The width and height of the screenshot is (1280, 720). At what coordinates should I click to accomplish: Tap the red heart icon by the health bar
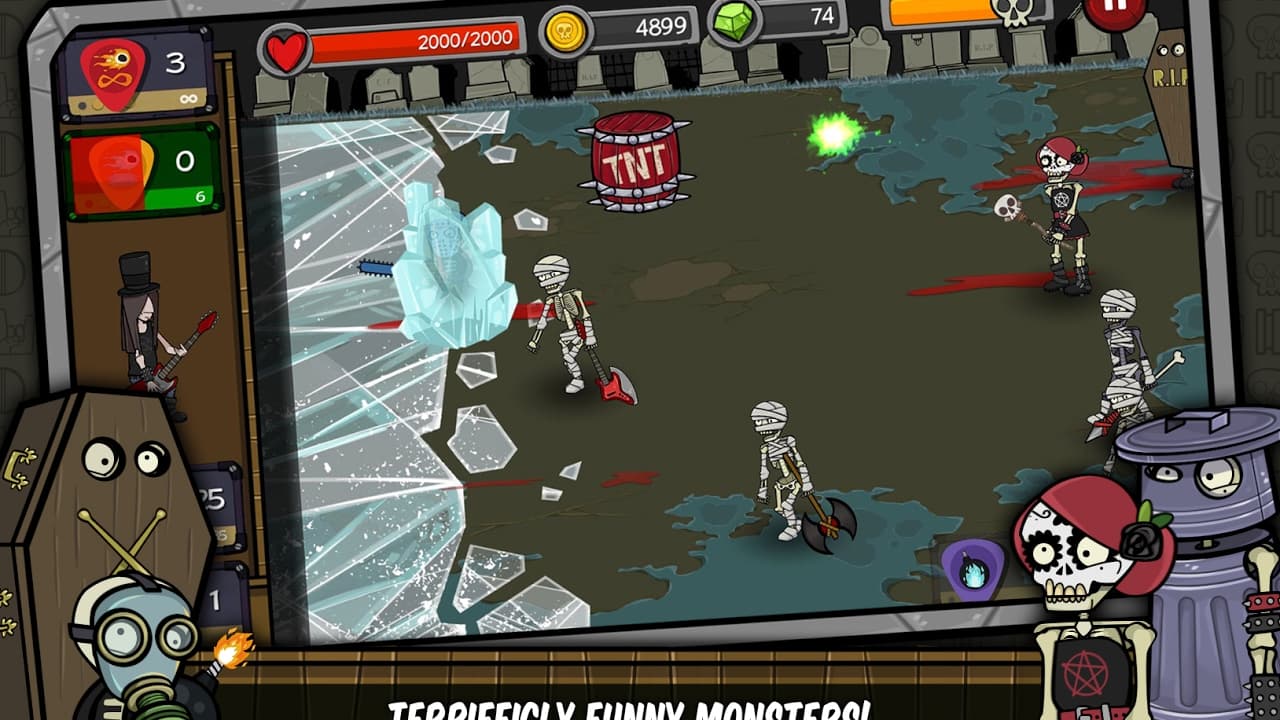click(x=287, y=44)
